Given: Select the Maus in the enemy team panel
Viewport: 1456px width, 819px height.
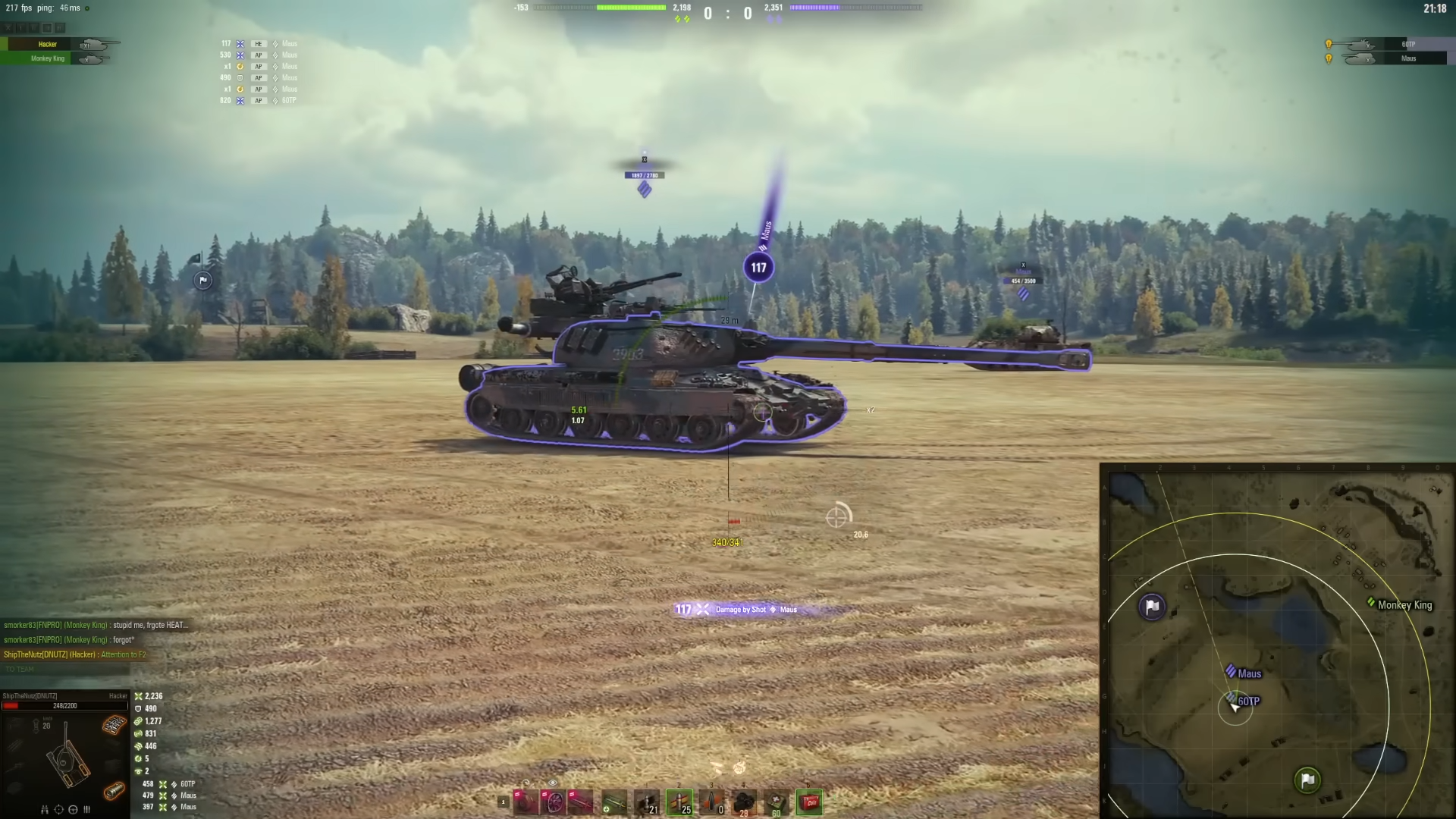Looking at the screenshot, I should point(1407,58).
